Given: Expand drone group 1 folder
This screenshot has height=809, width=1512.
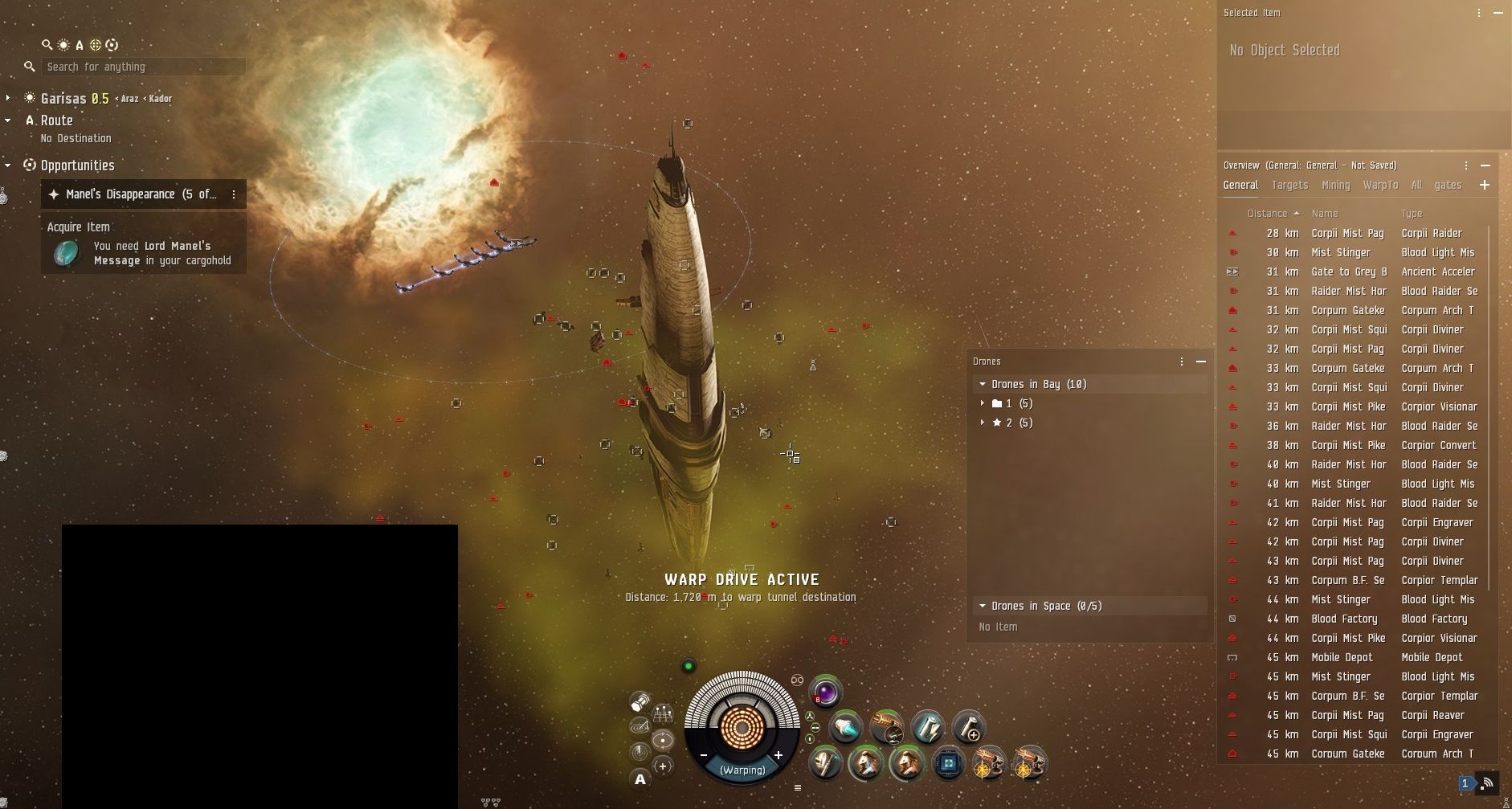Looking at the screenshot, I should pos(983,403).
